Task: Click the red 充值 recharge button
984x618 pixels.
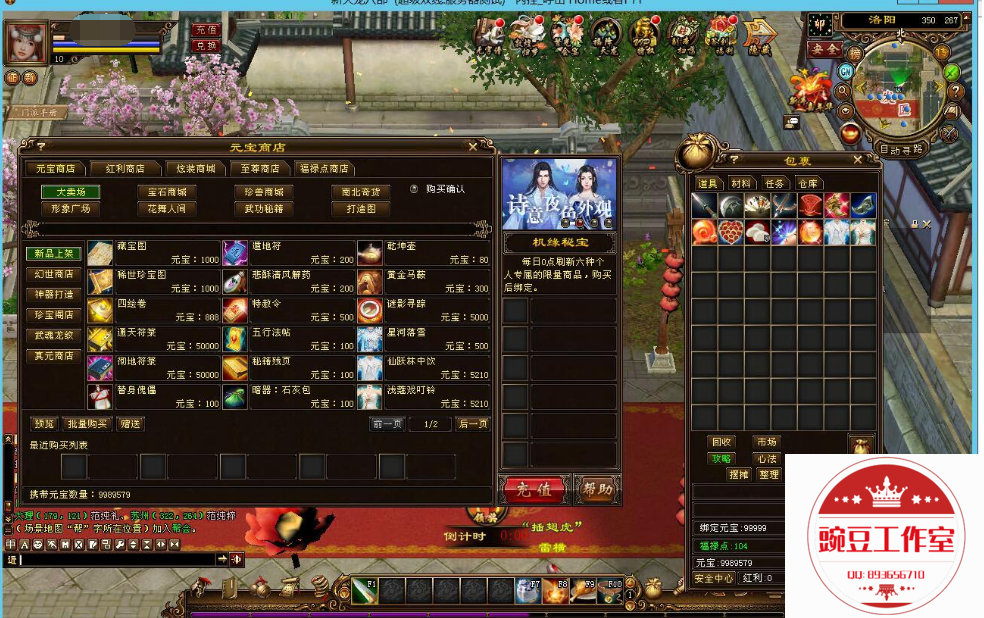Action: pos(533,489)
